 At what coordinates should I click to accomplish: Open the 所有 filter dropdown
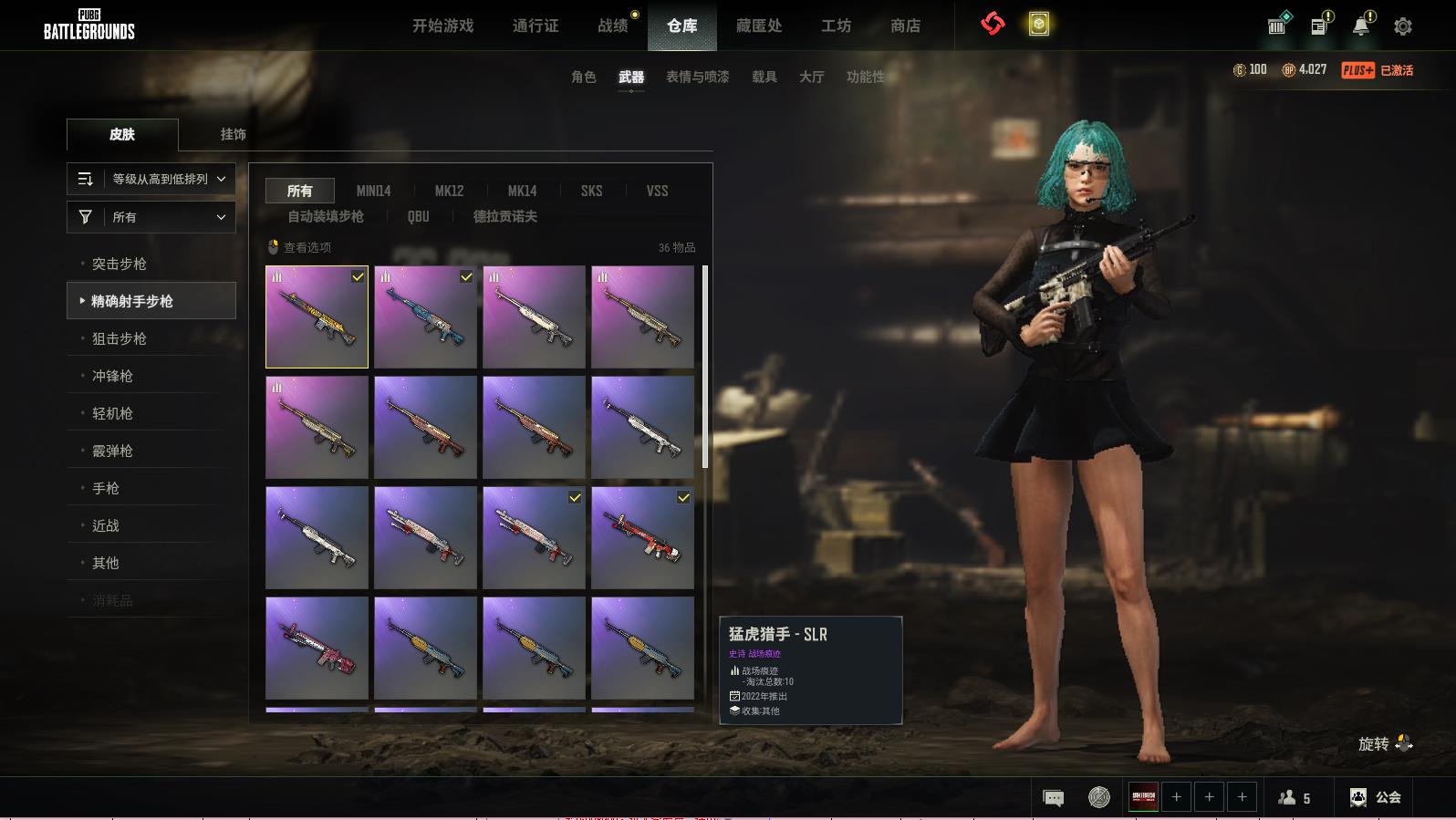[151, 217]
